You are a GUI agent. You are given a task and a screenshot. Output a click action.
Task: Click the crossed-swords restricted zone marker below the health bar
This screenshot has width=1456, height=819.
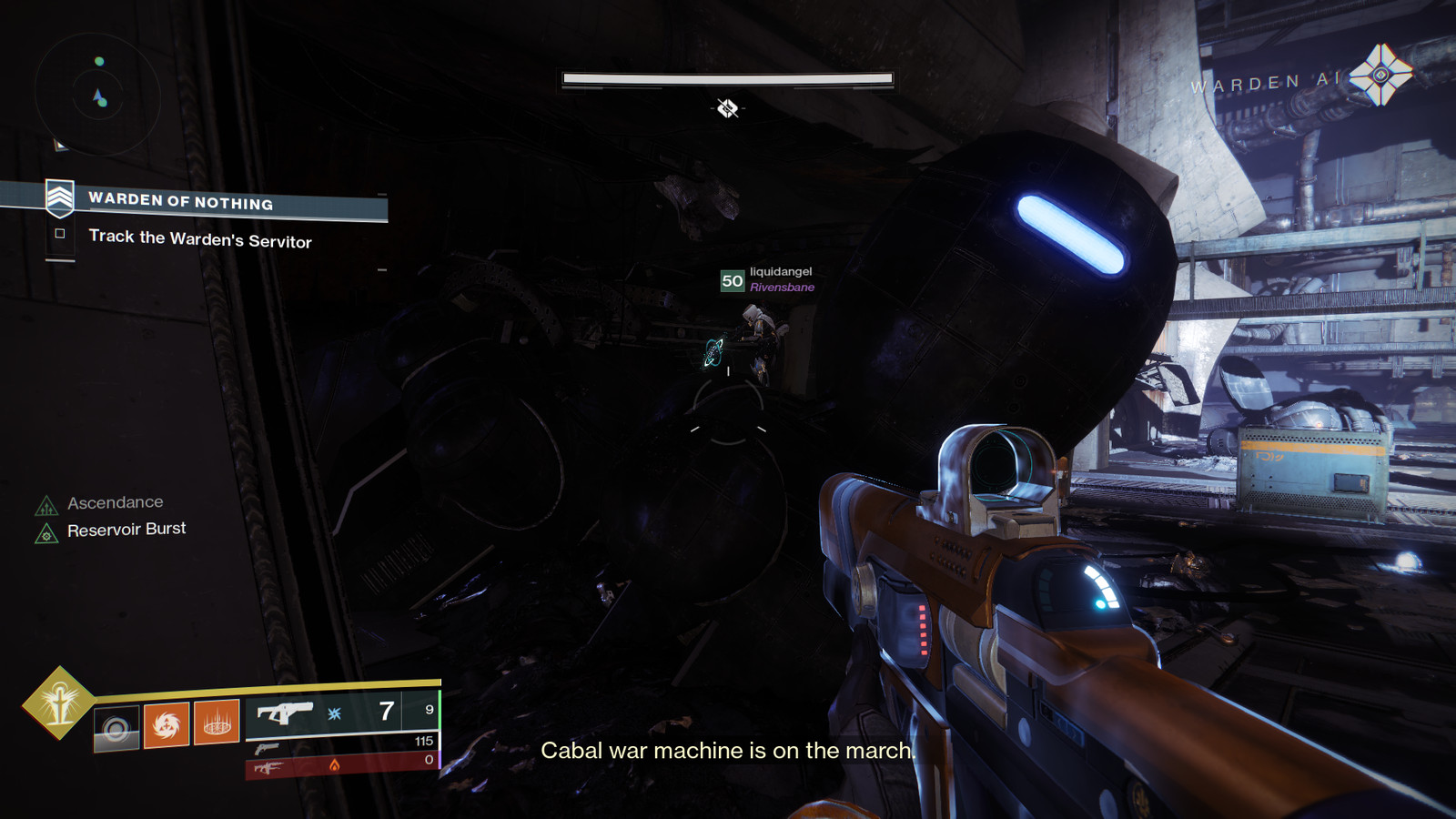point(727,108)
